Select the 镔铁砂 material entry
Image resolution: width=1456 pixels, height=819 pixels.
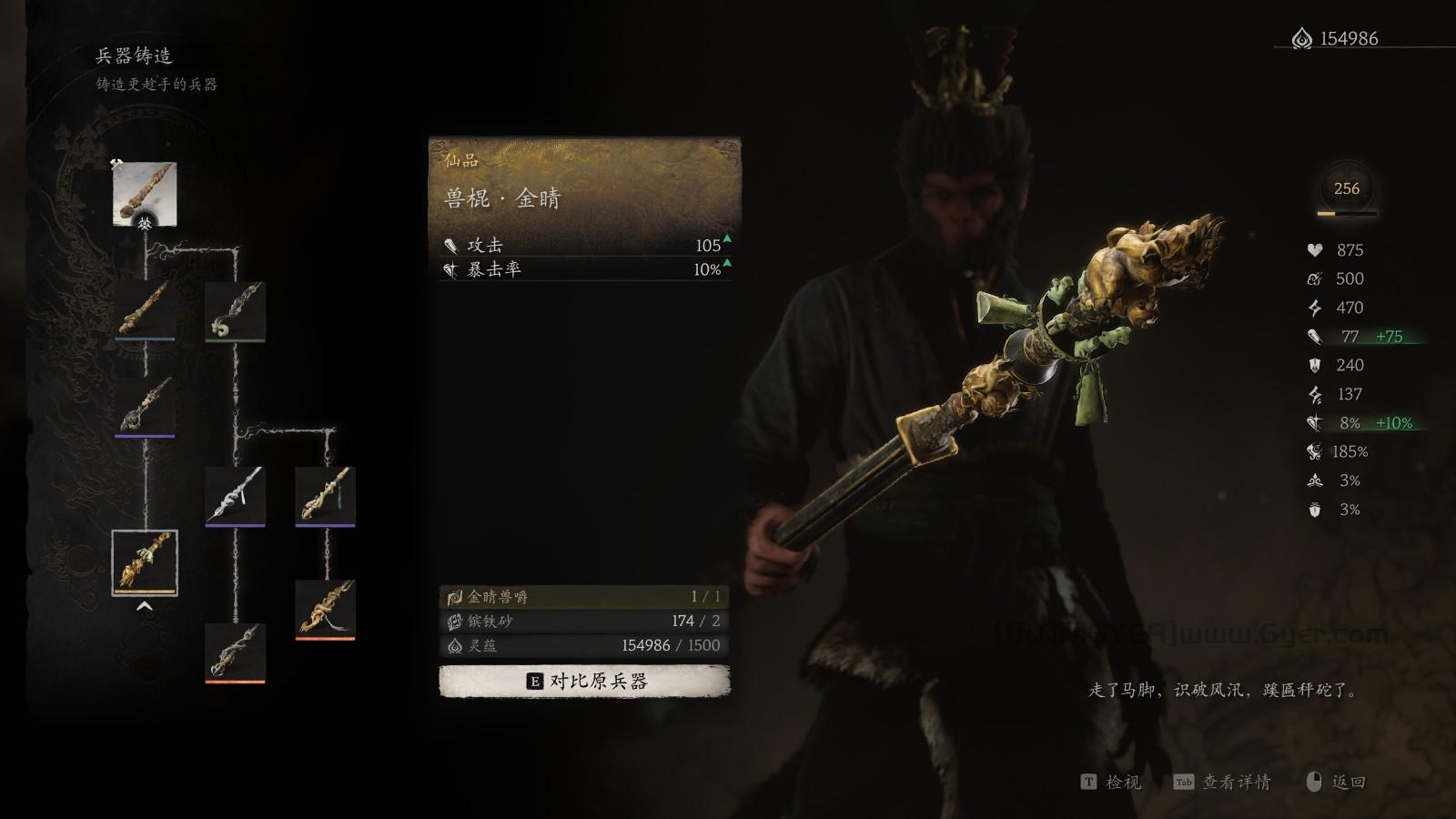coord(582,623)
